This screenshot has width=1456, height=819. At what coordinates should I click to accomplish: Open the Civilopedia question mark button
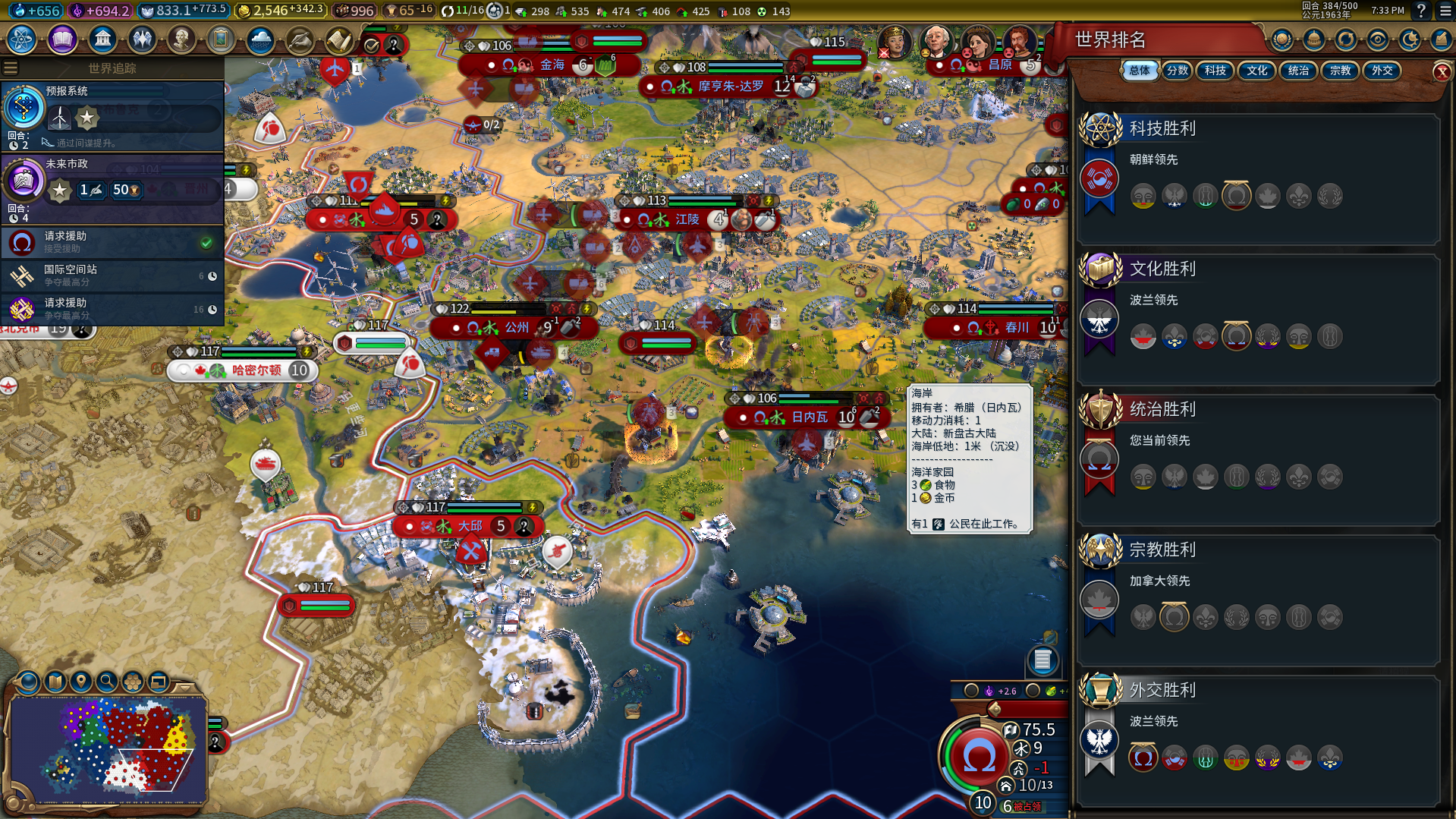point(1420,11)
